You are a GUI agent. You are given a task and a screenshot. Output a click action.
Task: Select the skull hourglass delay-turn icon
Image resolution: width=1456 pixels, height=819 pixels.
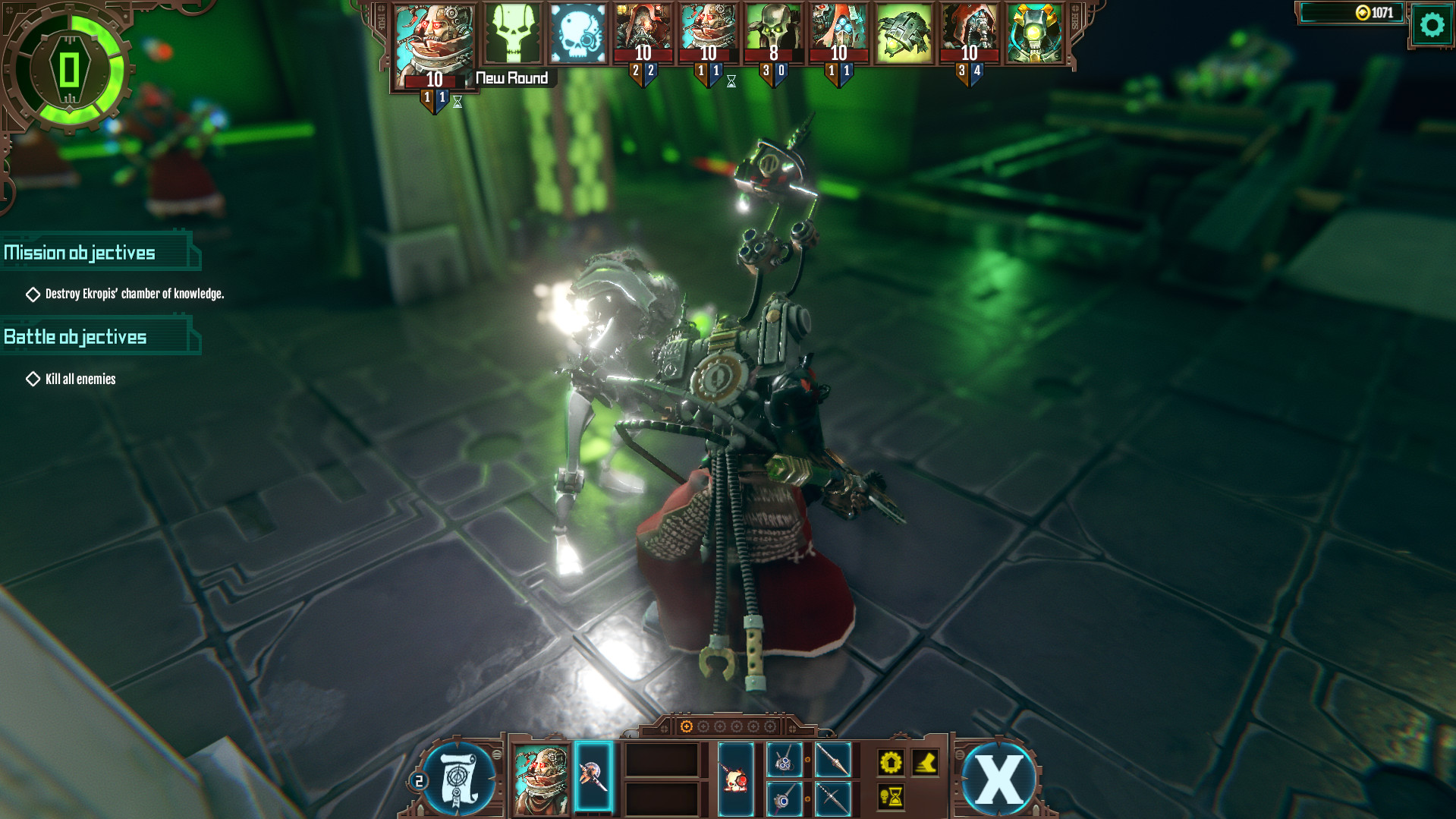[892, 796]
